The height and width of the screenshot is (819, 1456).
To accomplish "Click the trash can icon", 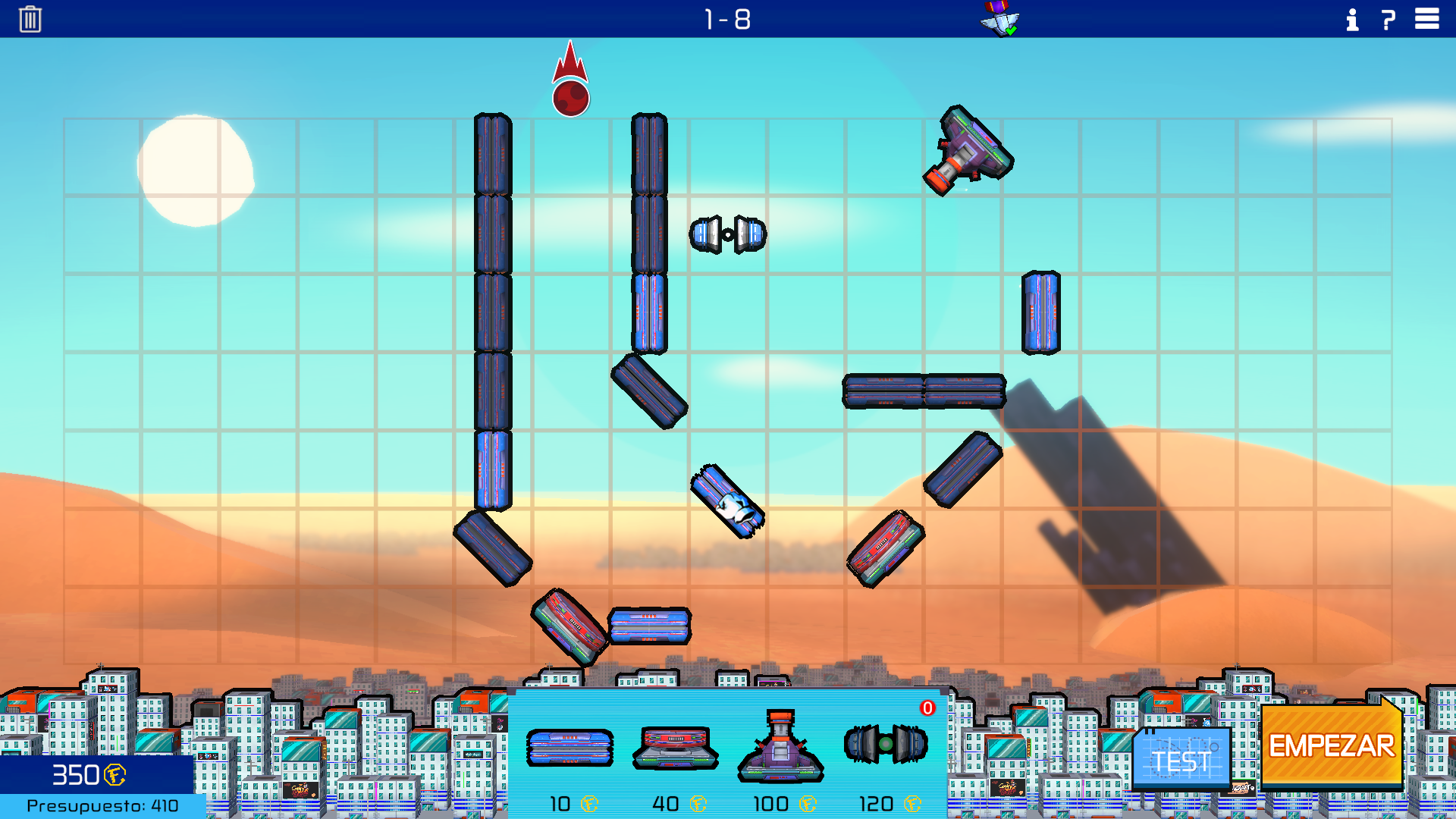I will [30, 19].
